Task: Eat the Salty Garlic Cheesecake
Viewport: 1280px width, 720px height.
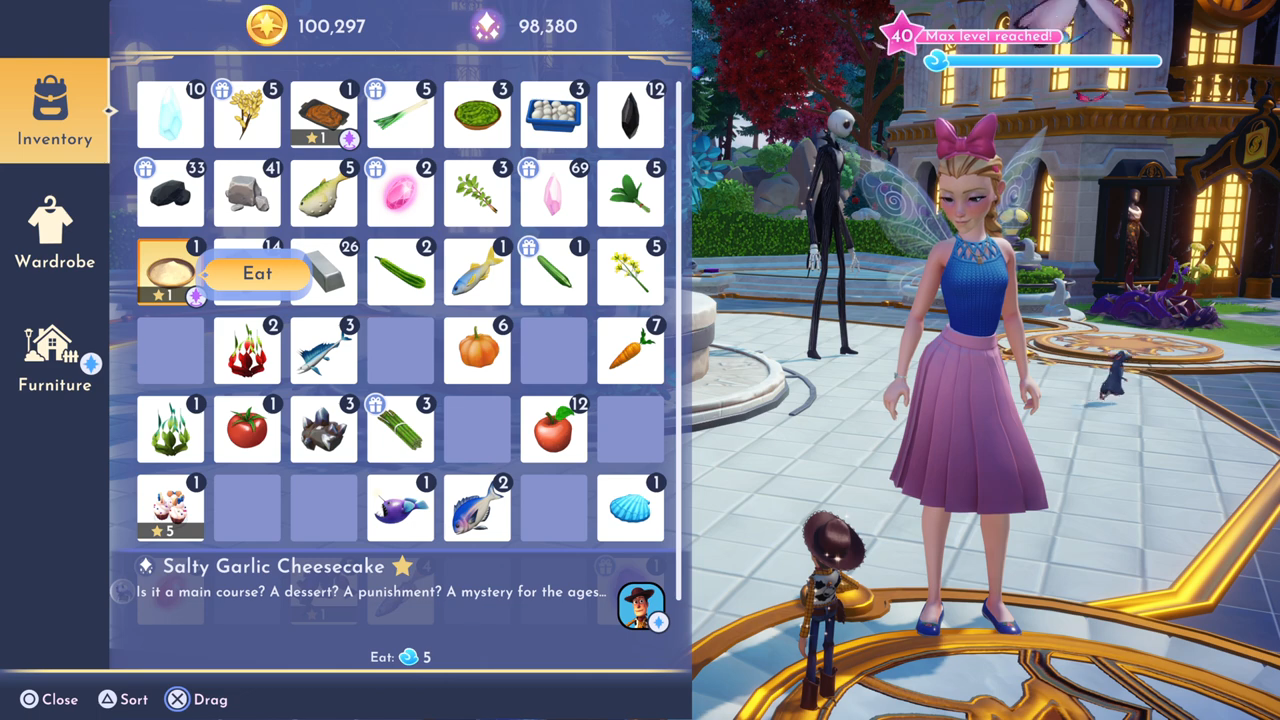Action: [256, 273]
